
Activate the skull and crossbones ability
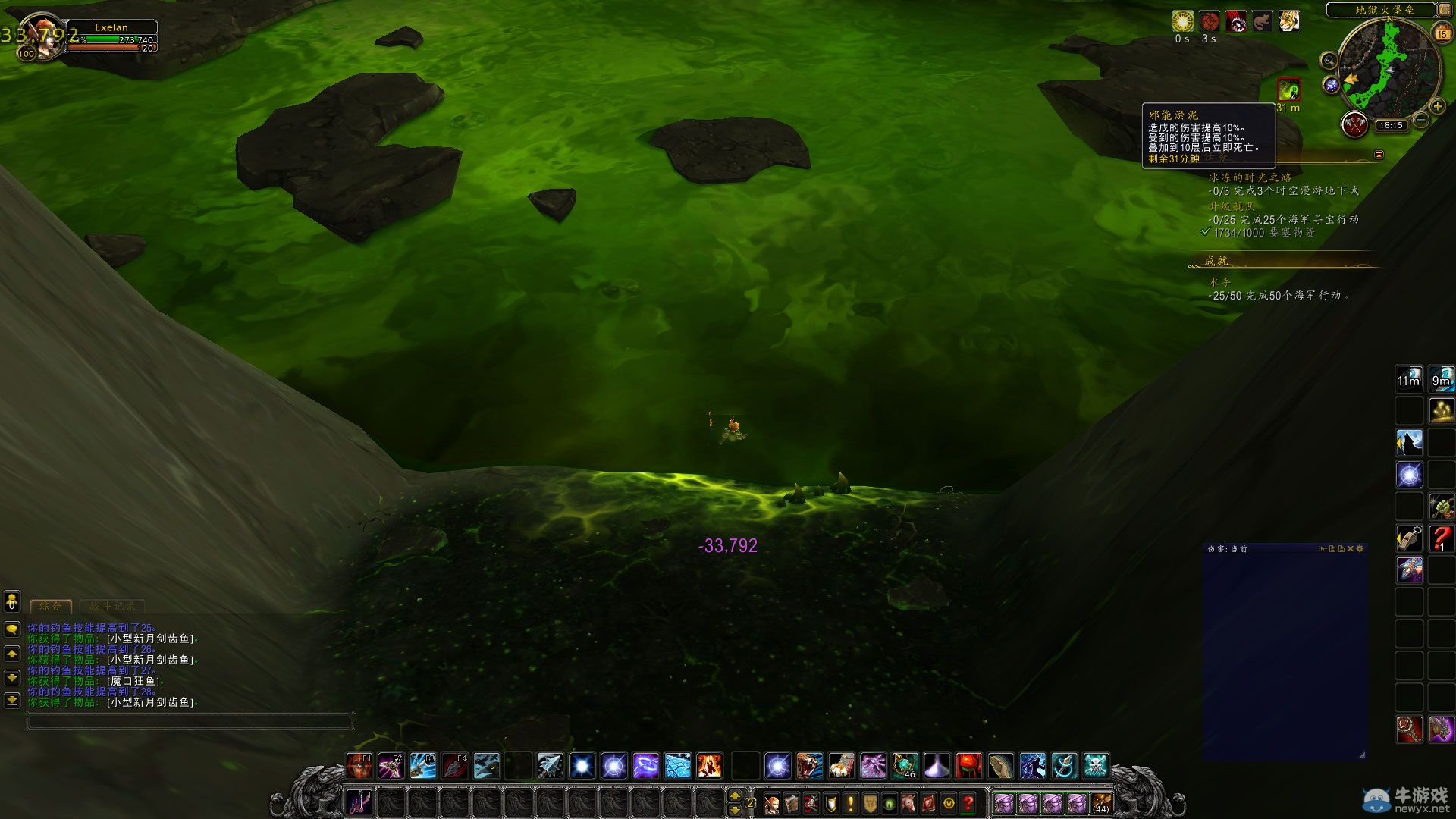tap(1096, 766)
